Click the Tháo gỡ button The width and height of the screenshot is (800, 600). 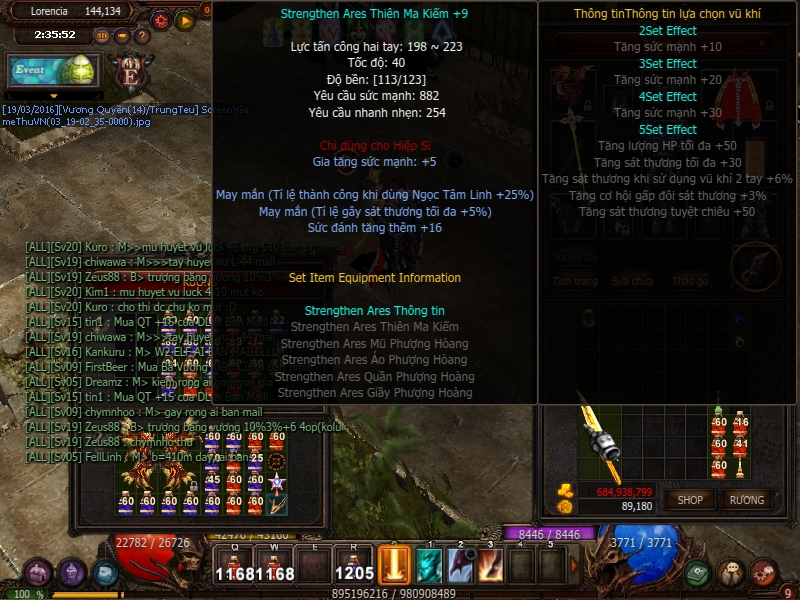click(x=689, y=281)
